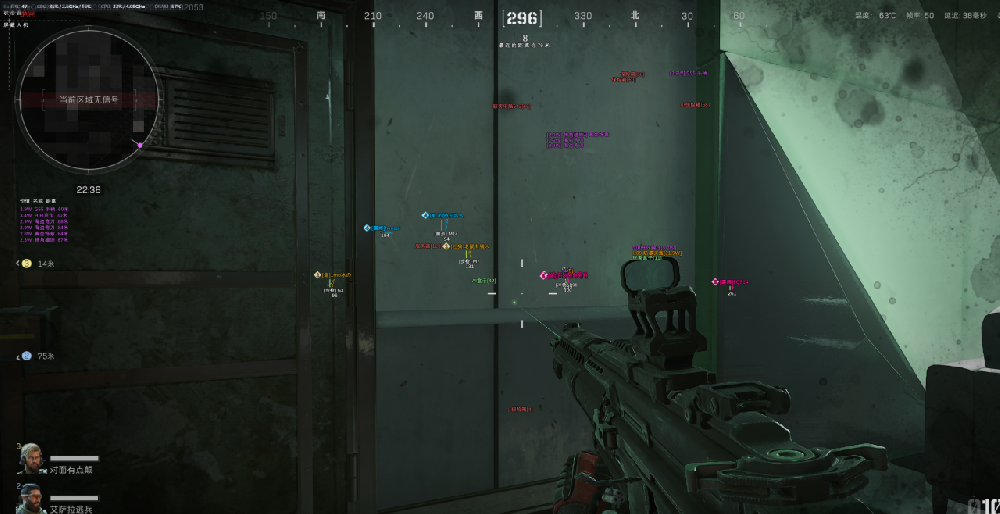Click the blue marker showing 75米
Viewport: 1000px width, 514px height.
pyautogui.click(x=27, y=356)
